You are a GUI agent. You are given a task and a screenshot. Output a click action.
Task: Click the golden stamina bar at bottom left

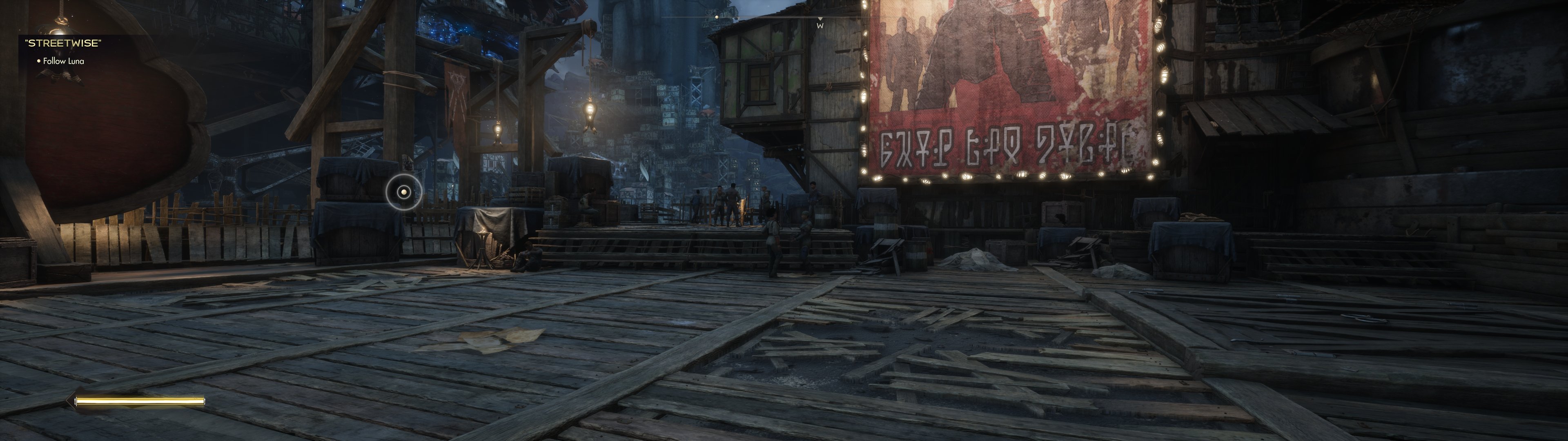point(141,401)
